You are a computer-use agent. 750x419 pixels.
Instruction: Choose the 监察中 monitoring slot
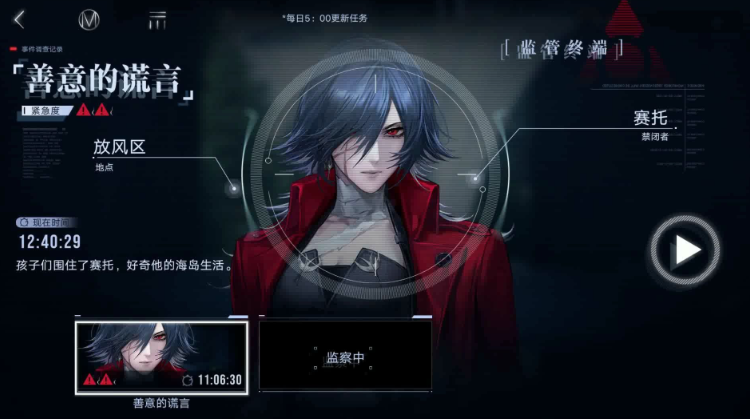coord(345,355)
